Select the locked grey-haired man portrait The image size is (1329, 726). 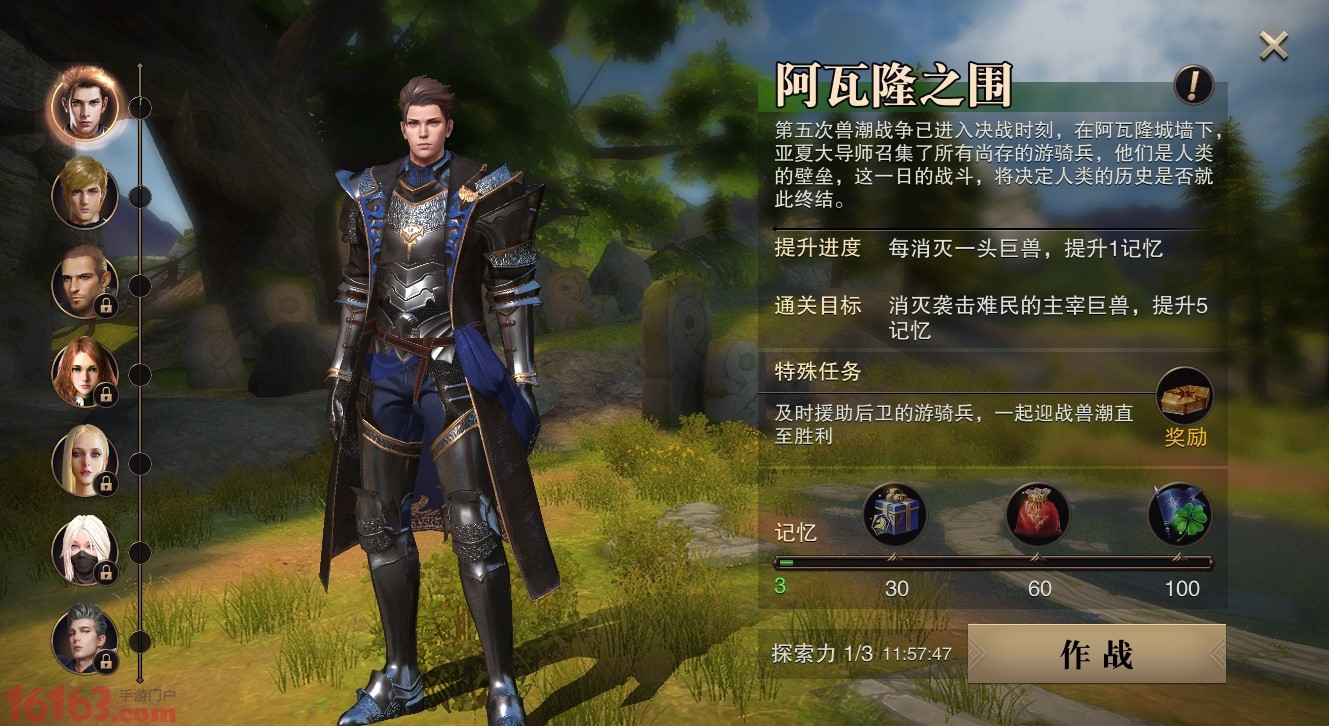pyautogui.click(x=84, y=640)
